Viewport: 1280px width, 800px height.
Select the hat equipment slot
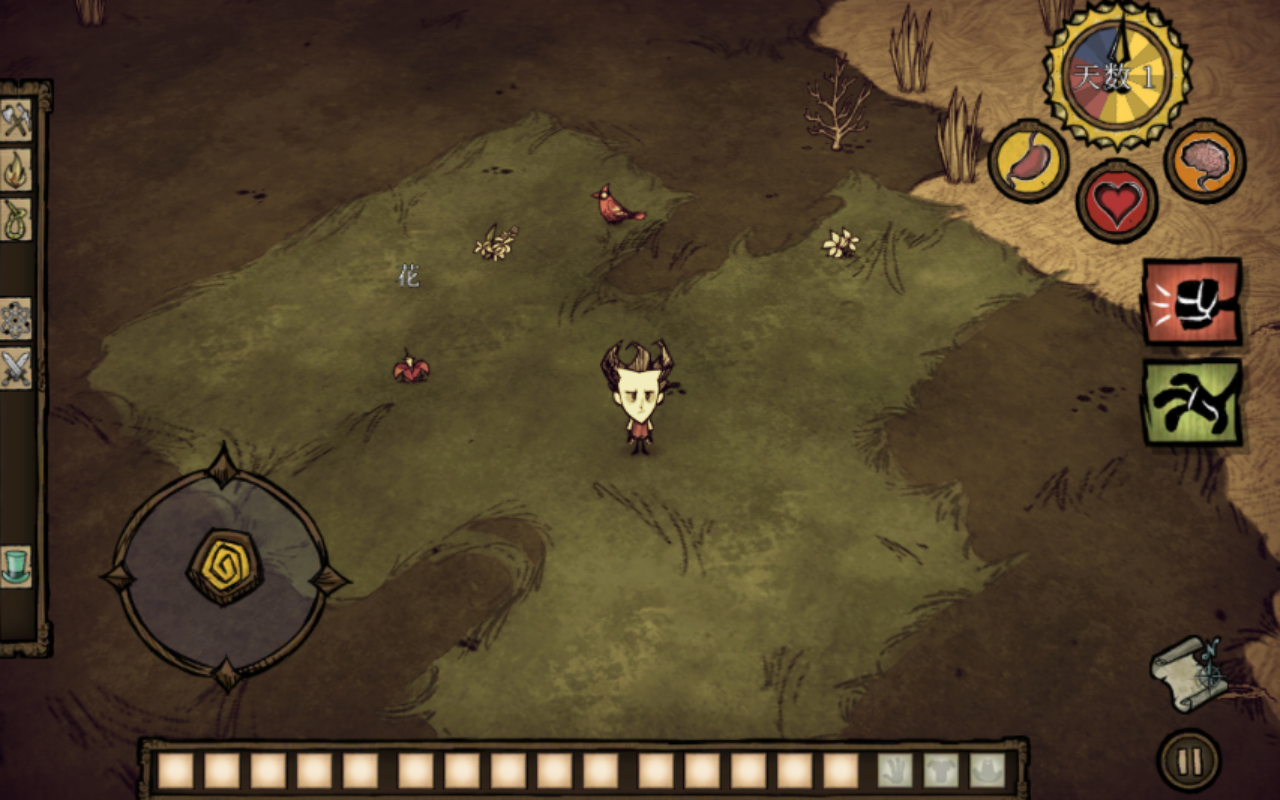[987, 770]
